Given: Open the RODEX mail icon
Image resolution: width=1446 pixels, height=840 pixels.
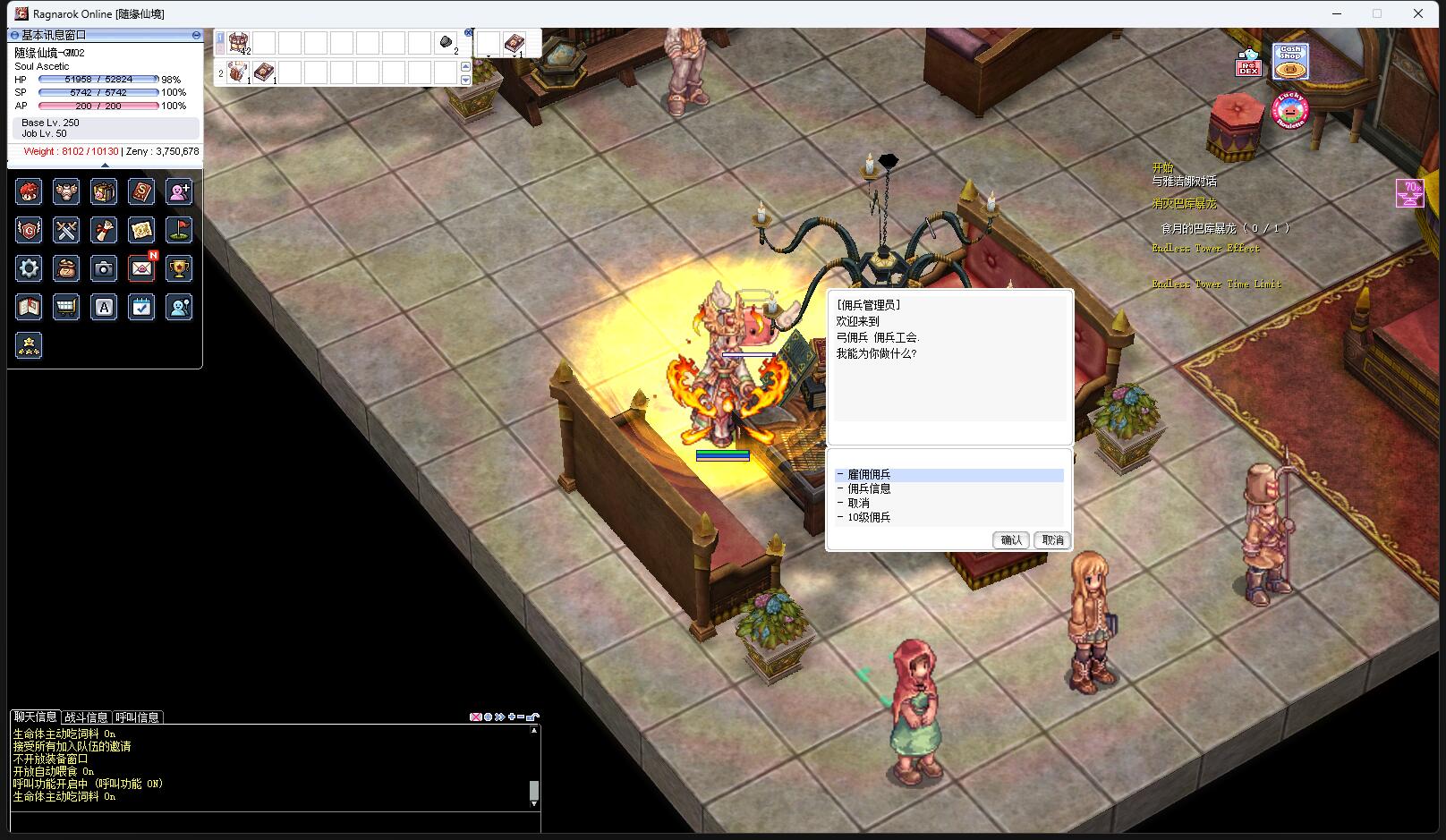Looking at the screenshot, I should tap(1248, 64).
